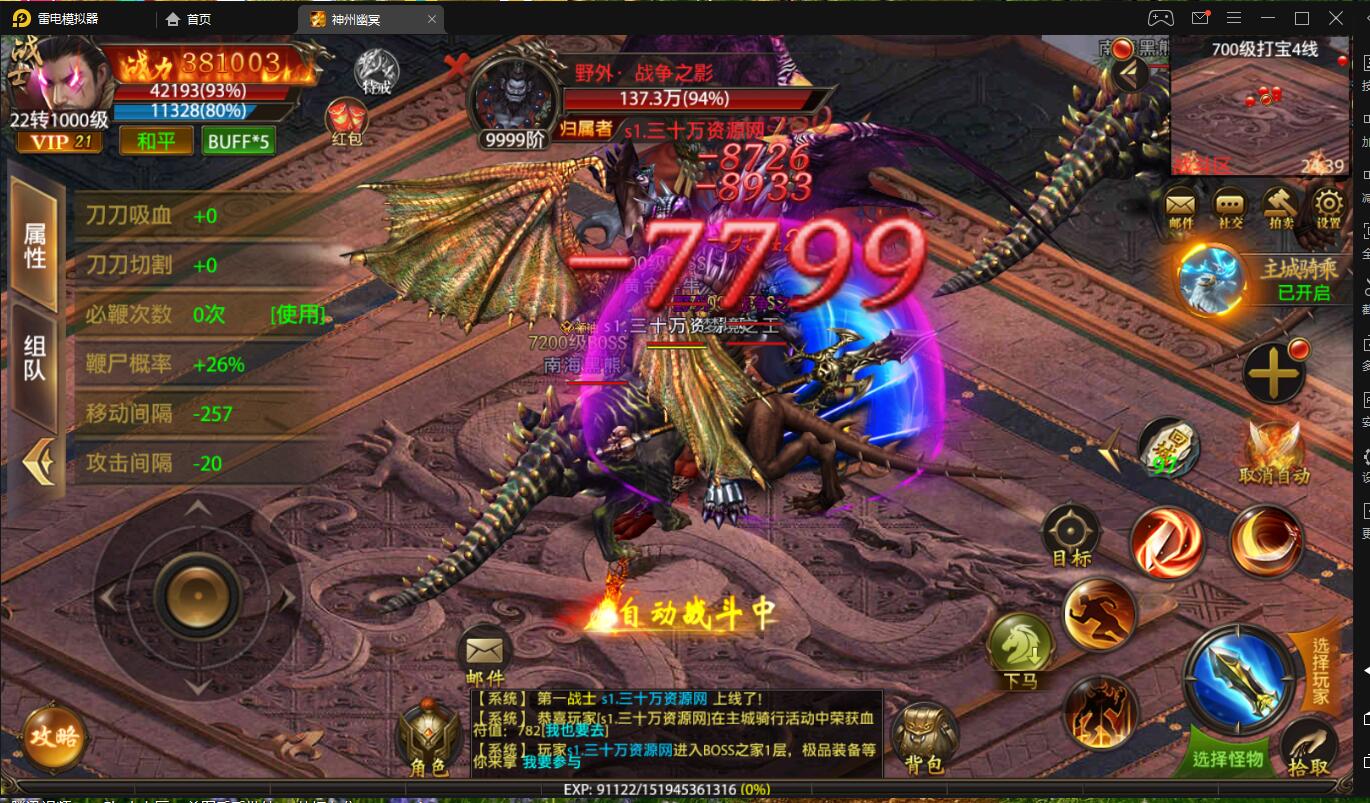The height and width of the screenshot is (803, 1370).
Task: Open the 角色 (Character) icon
Action: pos(430,733)
